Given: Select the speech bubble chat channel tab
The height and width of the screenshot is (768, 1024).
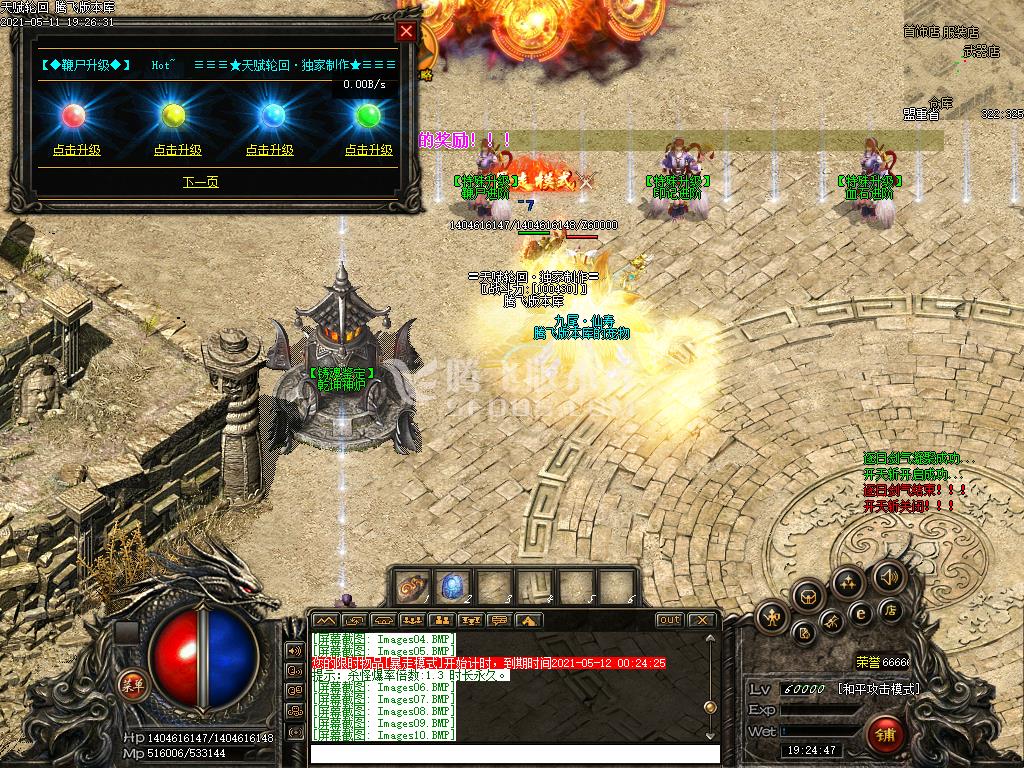Looking at the screenshot, I should pyautogui.click(x=498, y=620).
